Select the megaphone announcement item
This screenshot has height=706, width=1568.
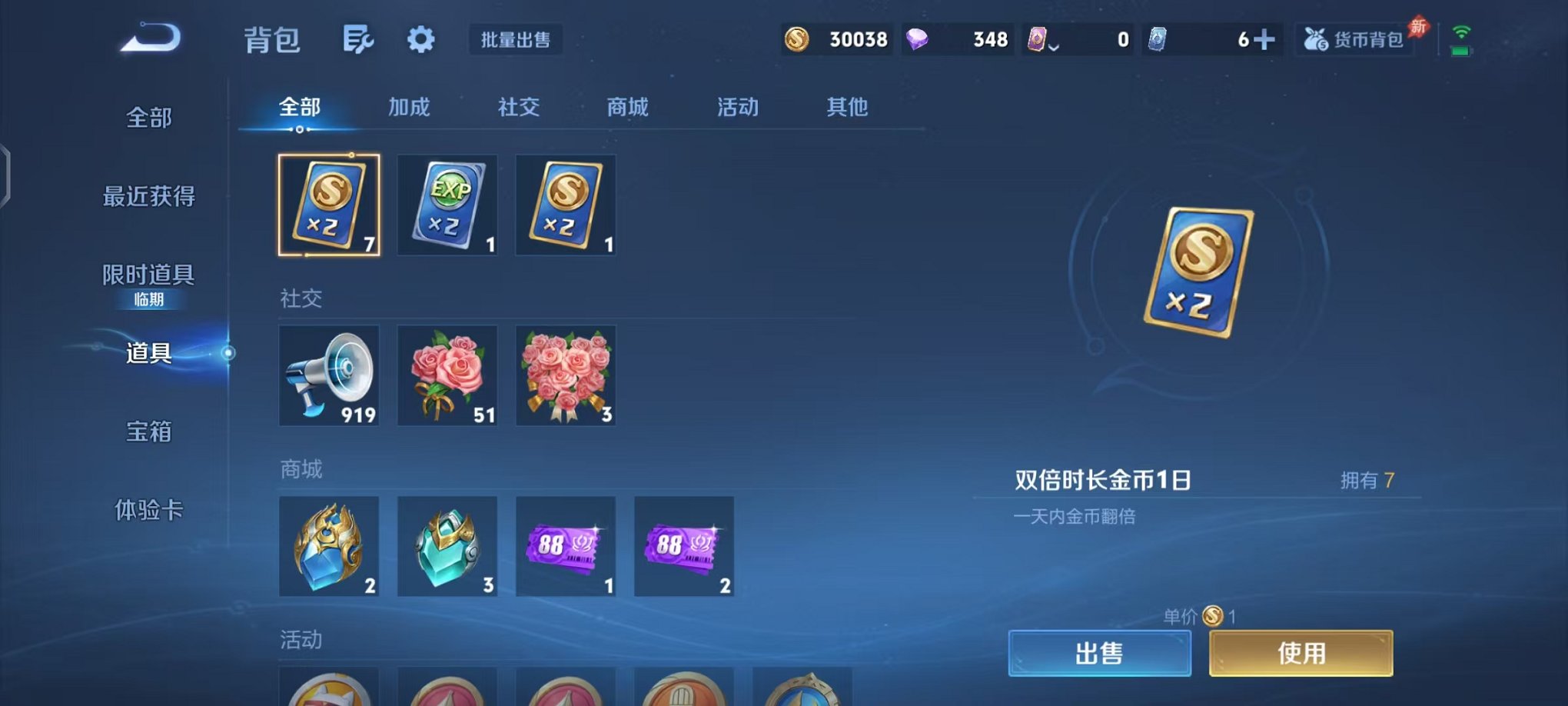coord(329,376)
